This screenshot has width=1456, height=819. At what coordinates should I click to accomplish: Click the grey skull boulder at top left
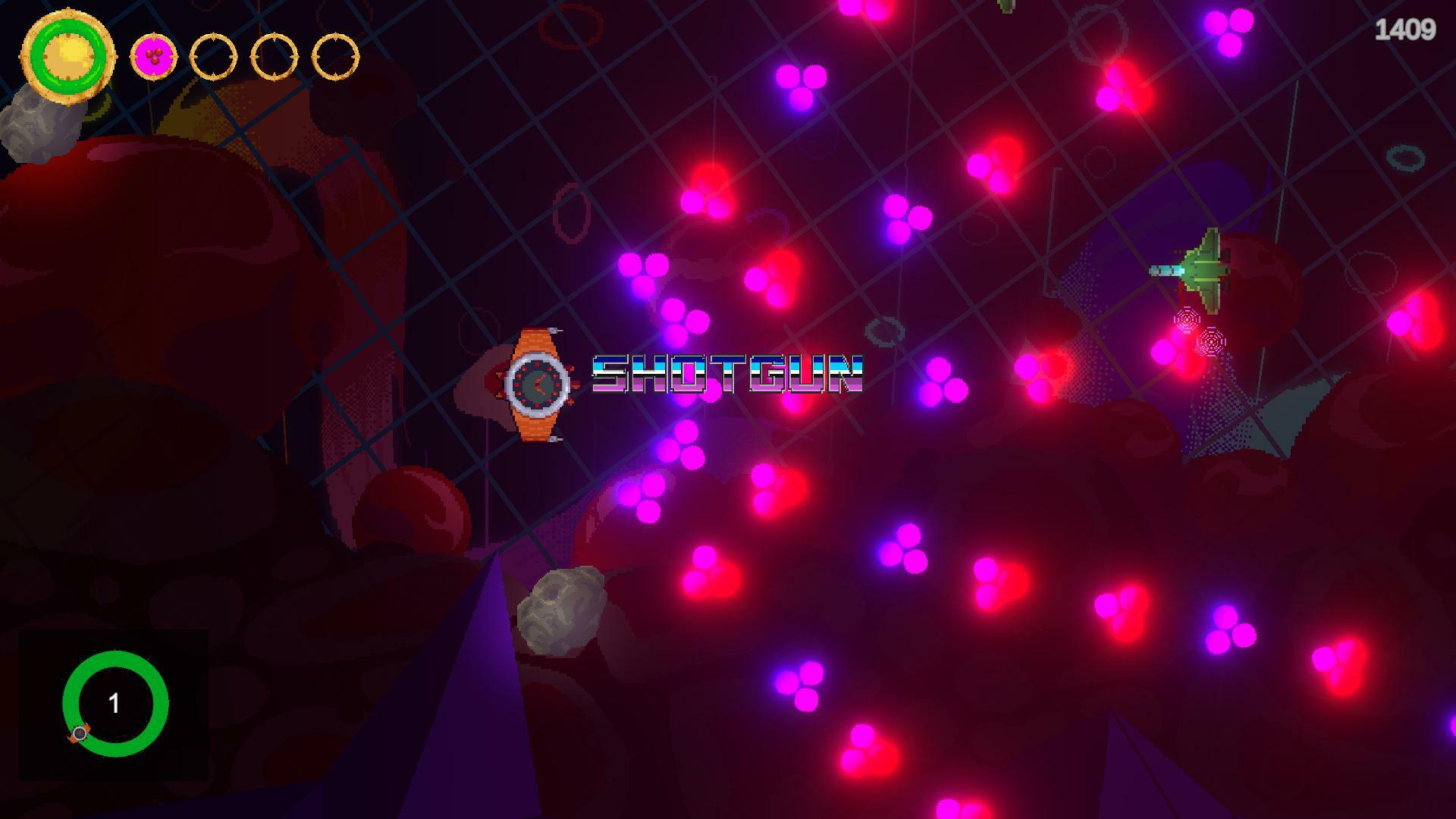(x=34, y=129)
